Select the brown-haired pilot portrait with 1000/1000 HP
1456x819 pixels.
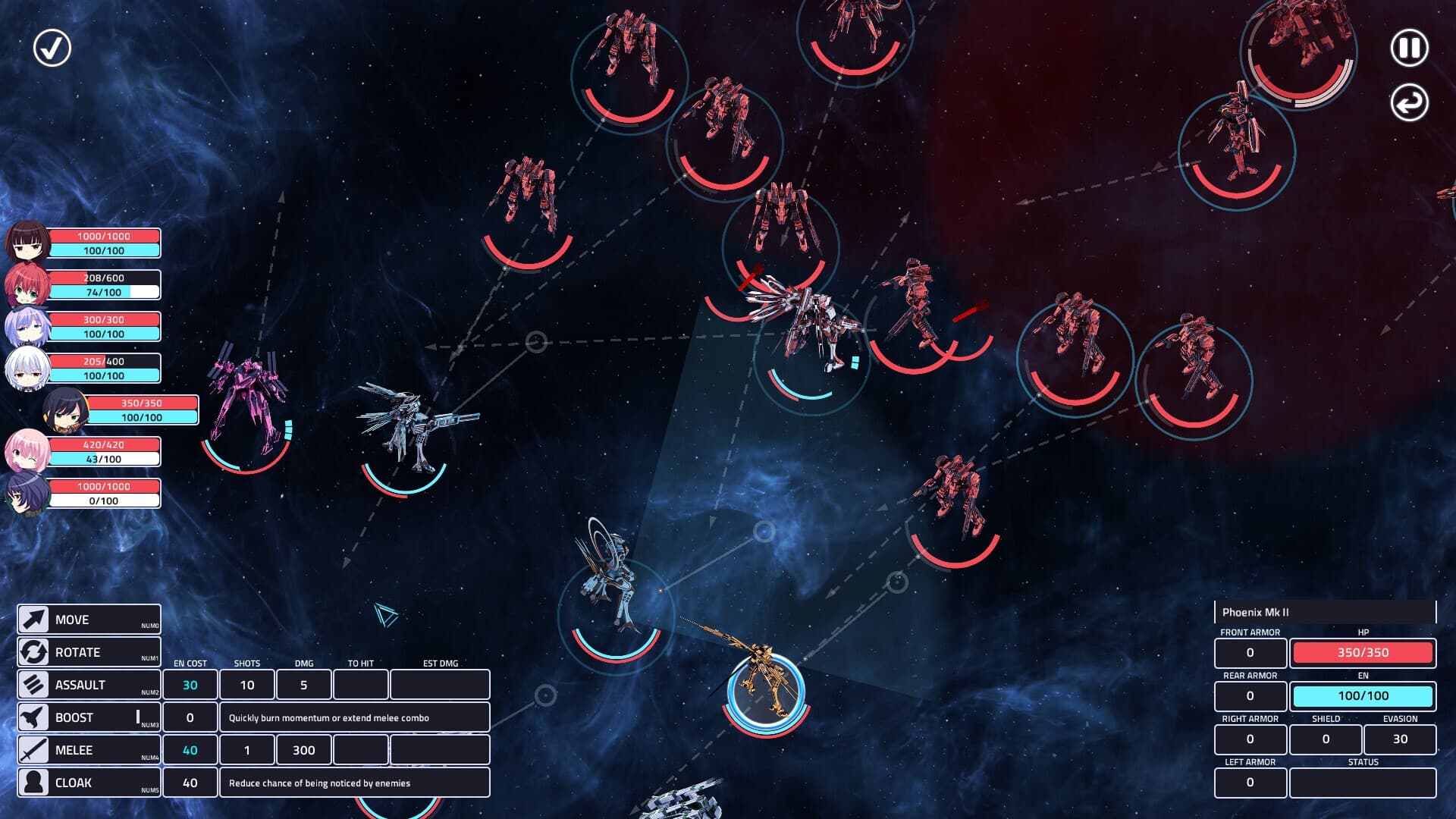click(x=28, y=243)
